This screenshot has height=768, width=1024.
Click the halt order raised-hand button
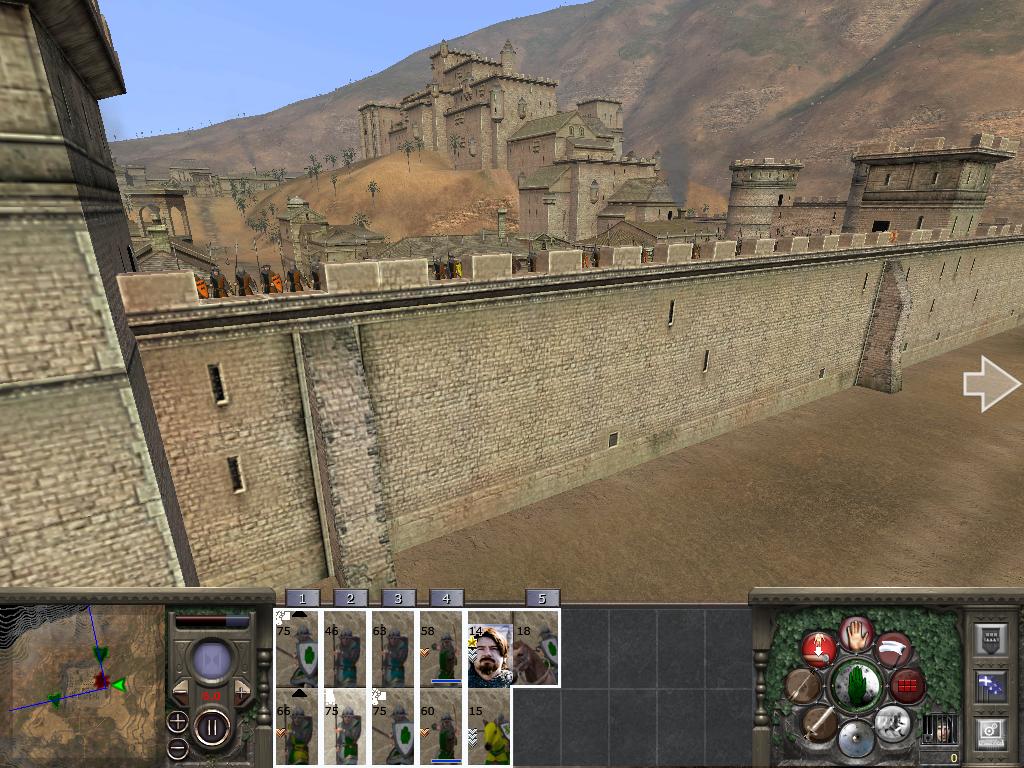(x=856, y=633)
